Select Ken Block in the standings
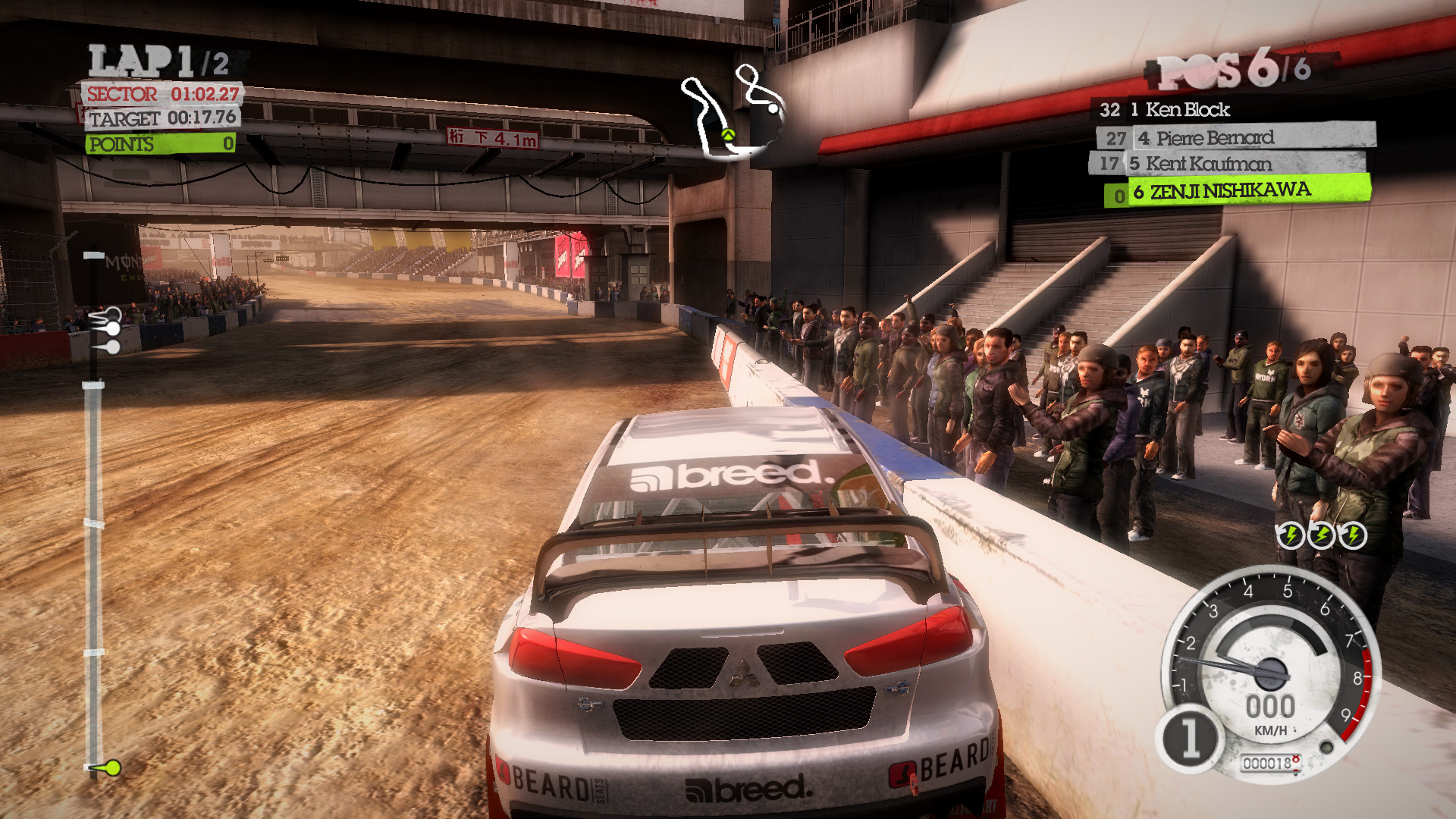The width and height of the screenshot is (1456, 819). point(1187,110)
